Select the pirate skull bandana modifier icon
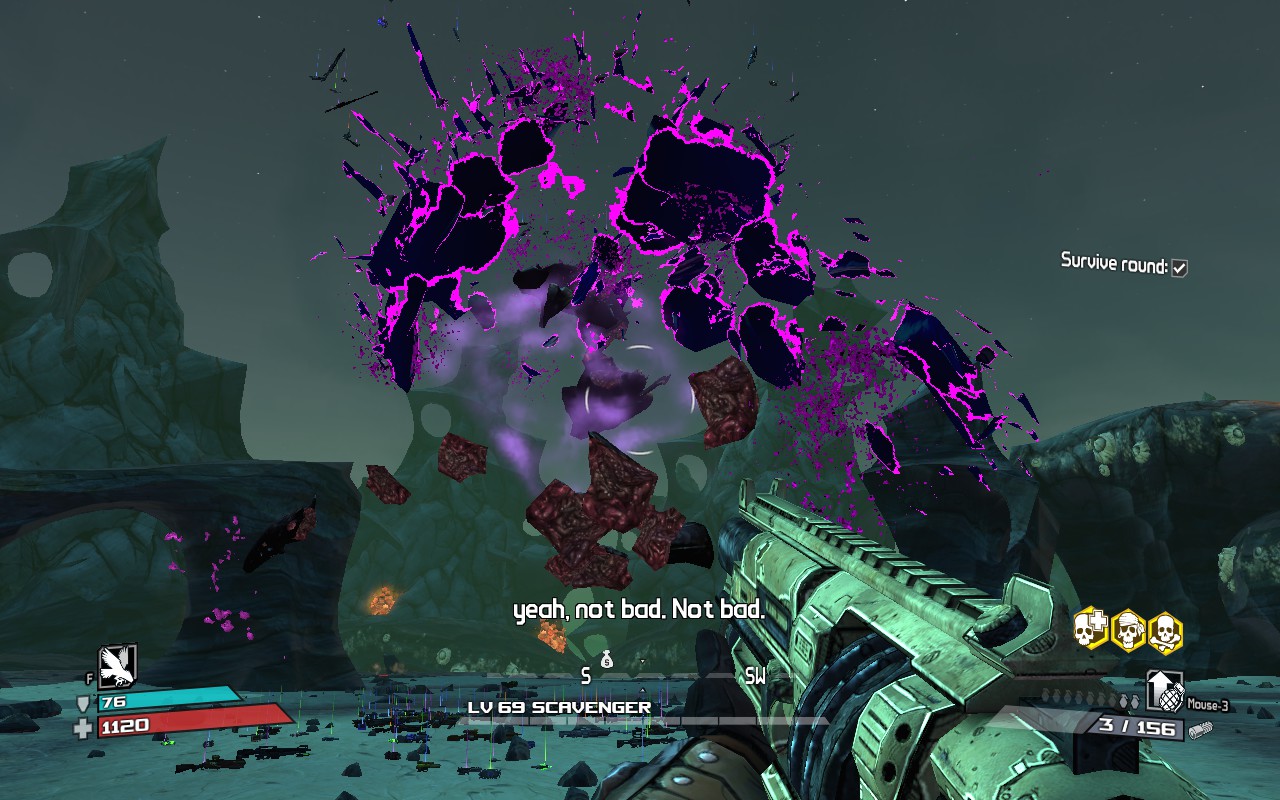The width and height of the screenshot is (1280, 800). (x=1128, y=629)
